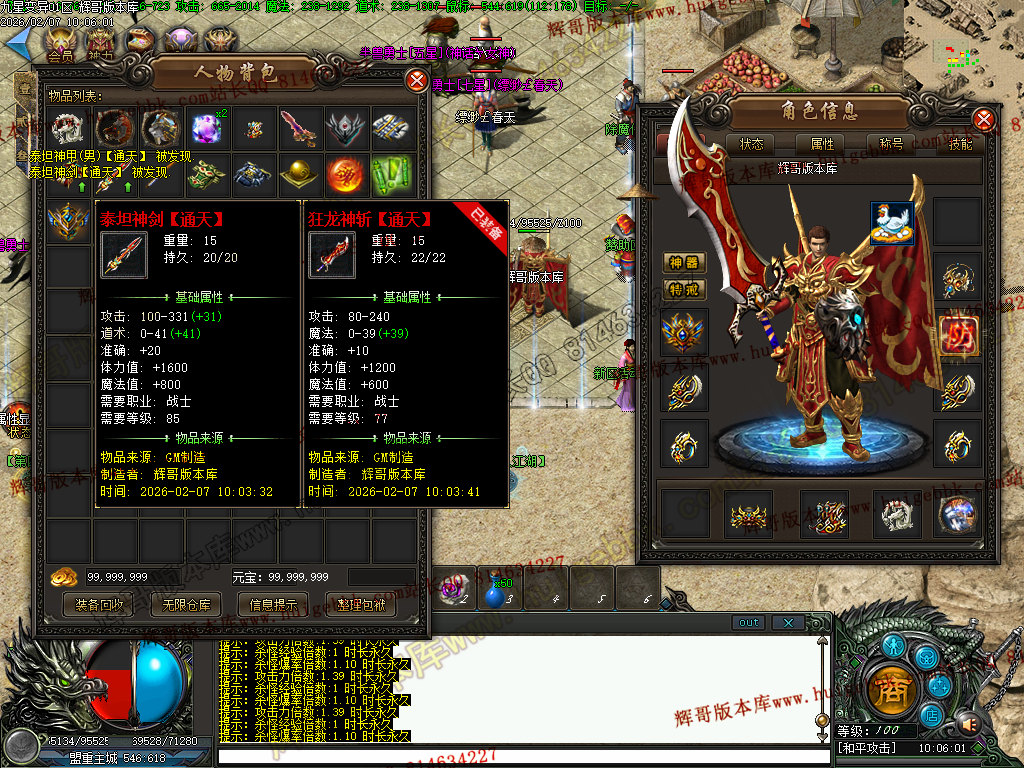Click the 装备回收 button
1024x768 pixels.
(x=99, y=605)
